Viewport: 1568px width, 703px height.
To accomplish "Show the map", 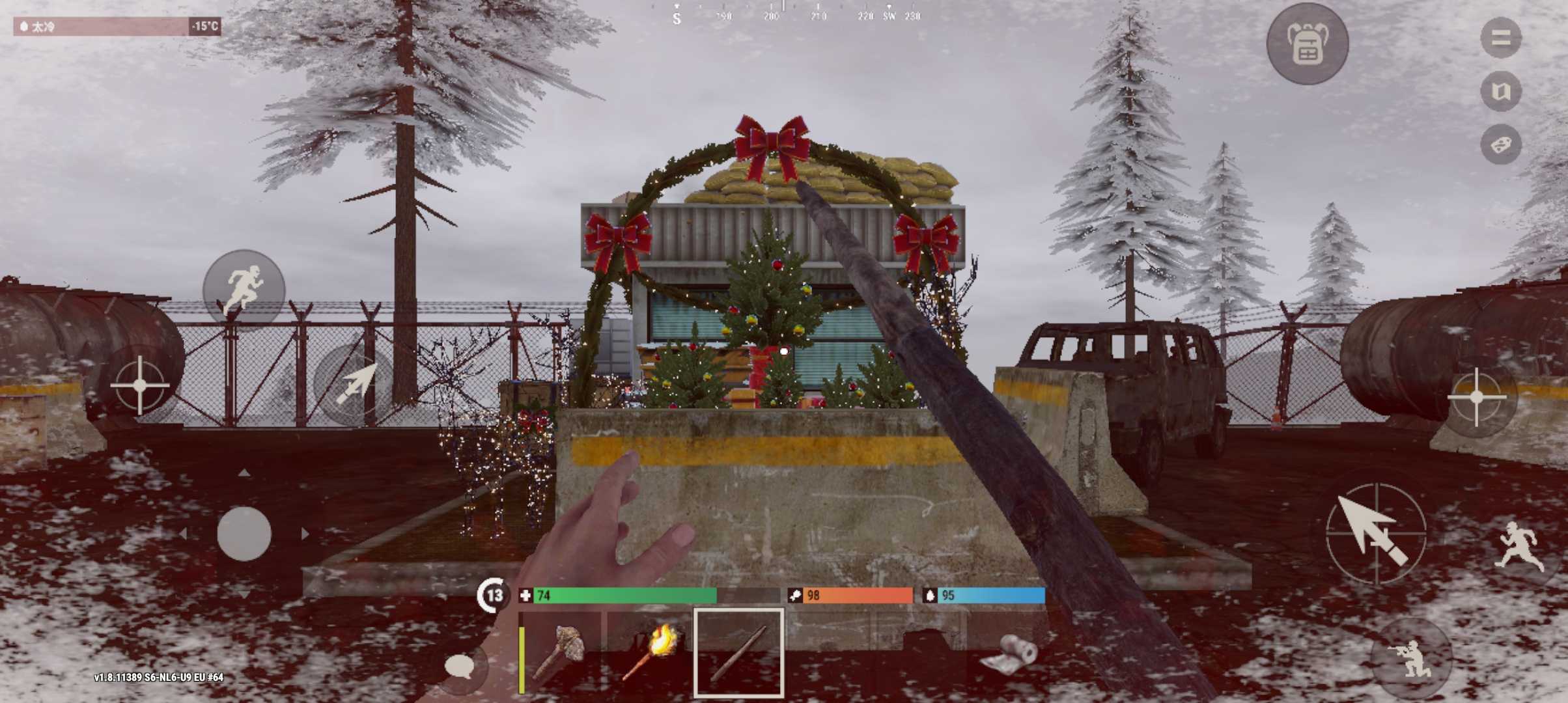I will click(1500, 91).
